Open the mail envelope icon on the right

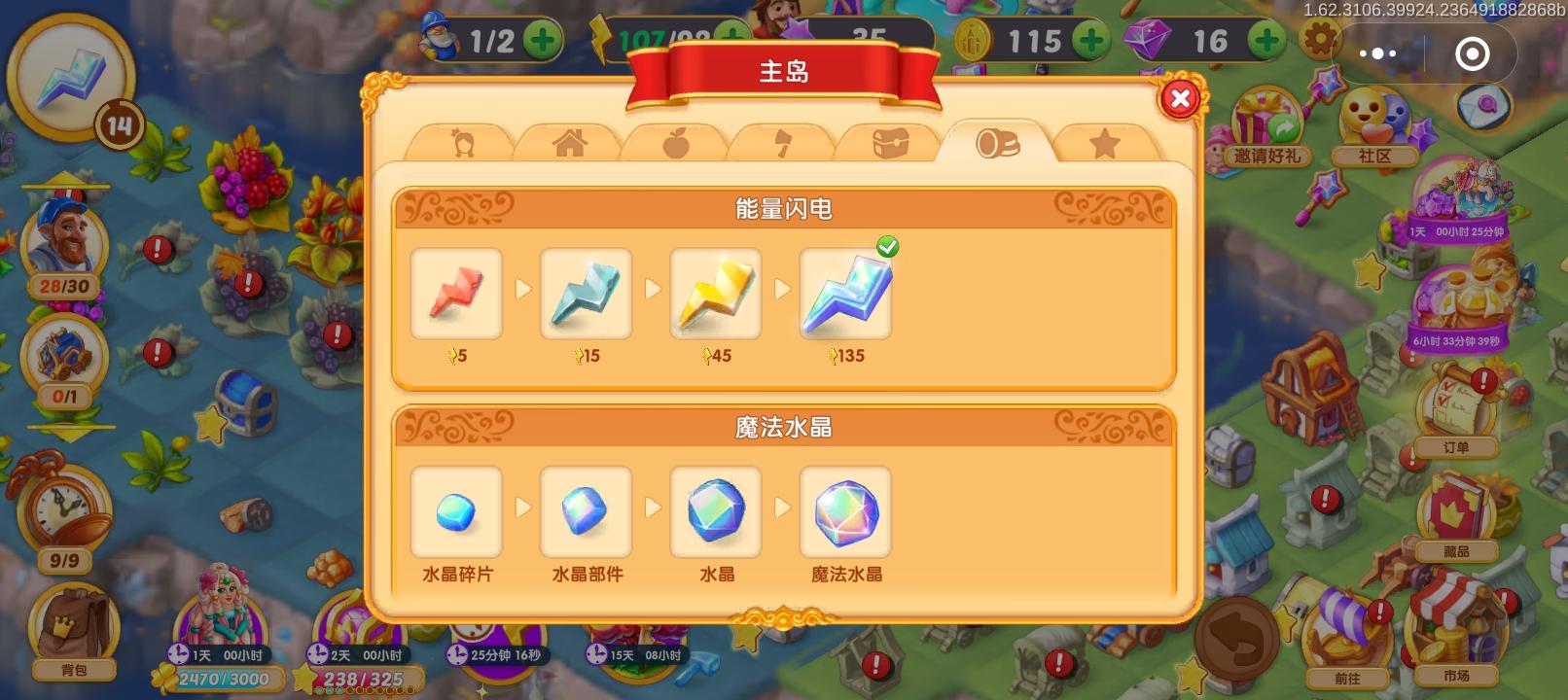[1482, 107]
